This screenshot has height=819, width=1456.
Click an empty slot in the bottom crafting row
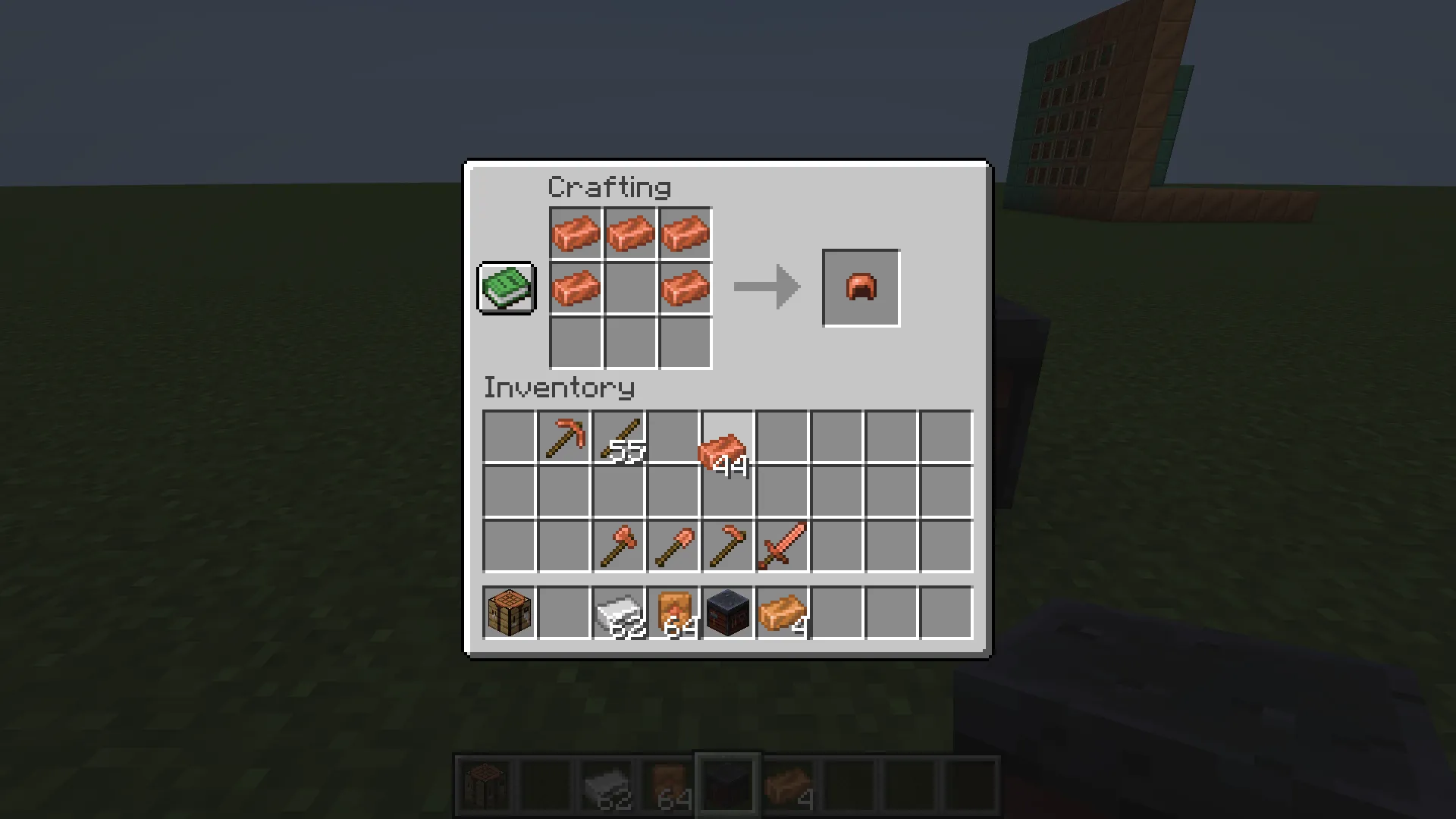pyautogui.click(x=630, y=342)
